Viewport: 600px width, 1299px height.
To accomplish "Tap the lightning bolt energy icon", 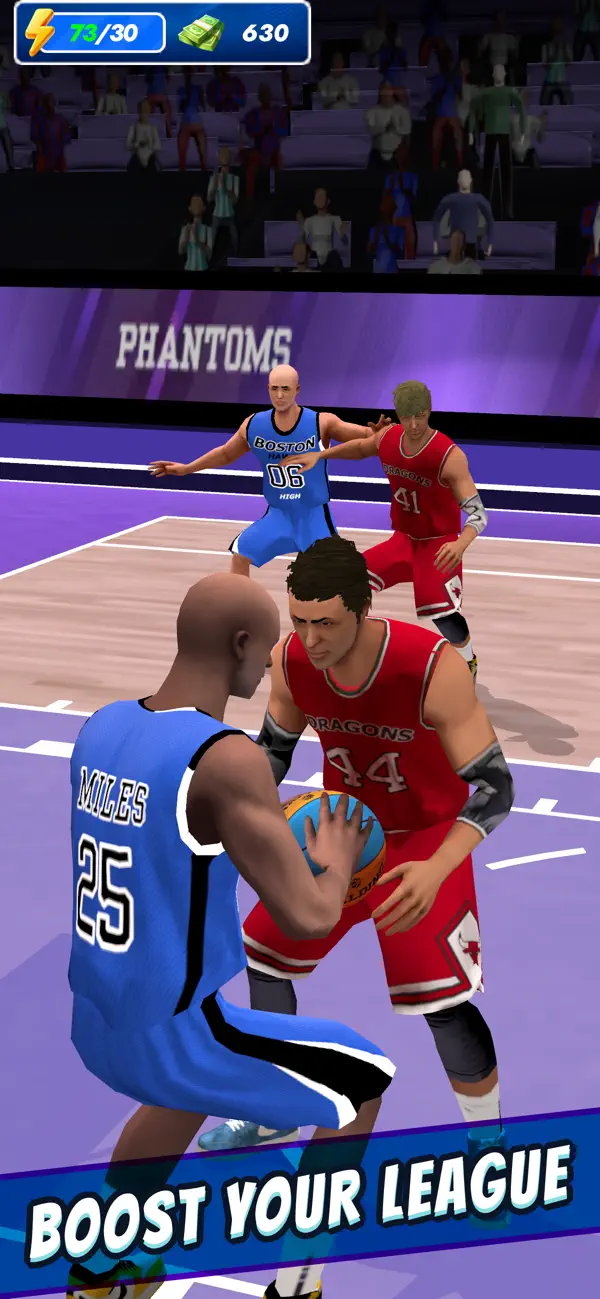I will click(x=40, y=32).
